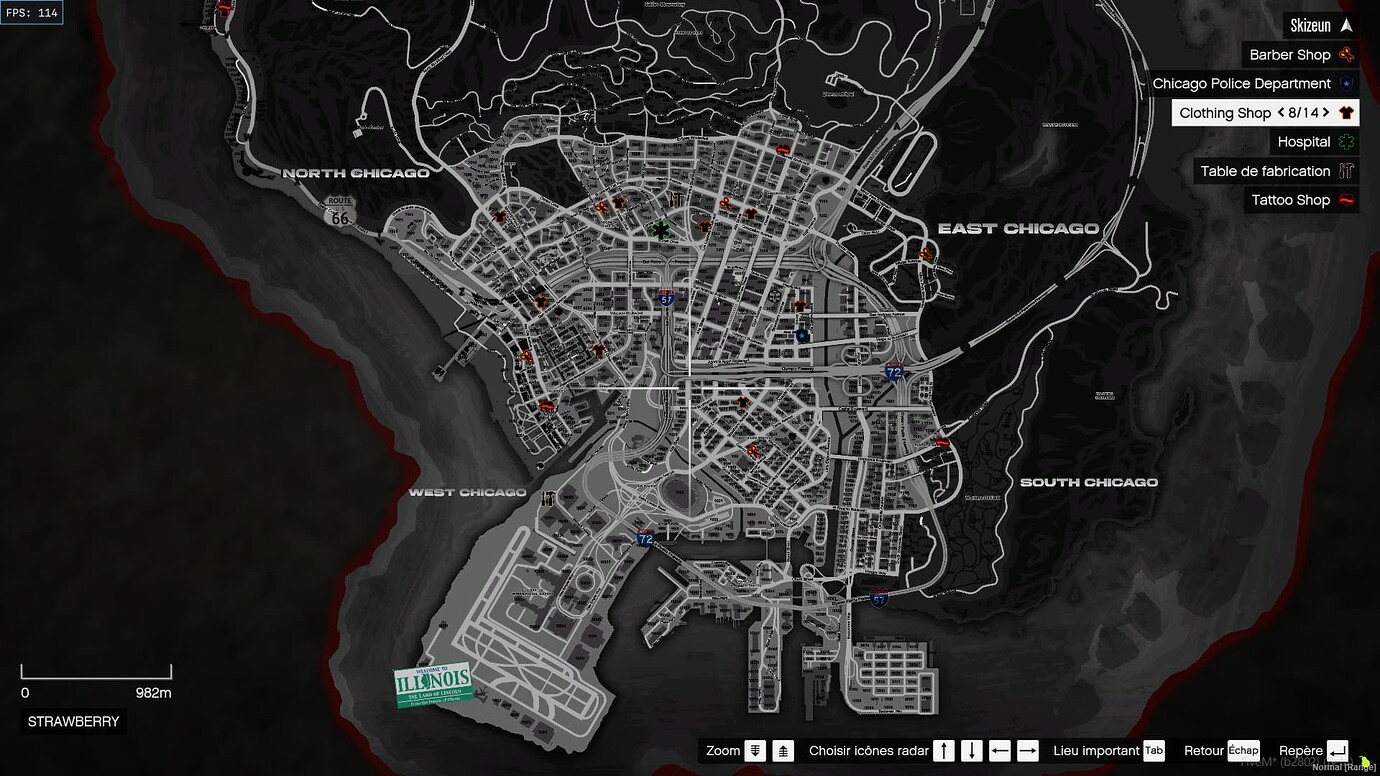
Task: Select the Barber Shop scissors icon in legend
Action: click(x=1345, y=54)
